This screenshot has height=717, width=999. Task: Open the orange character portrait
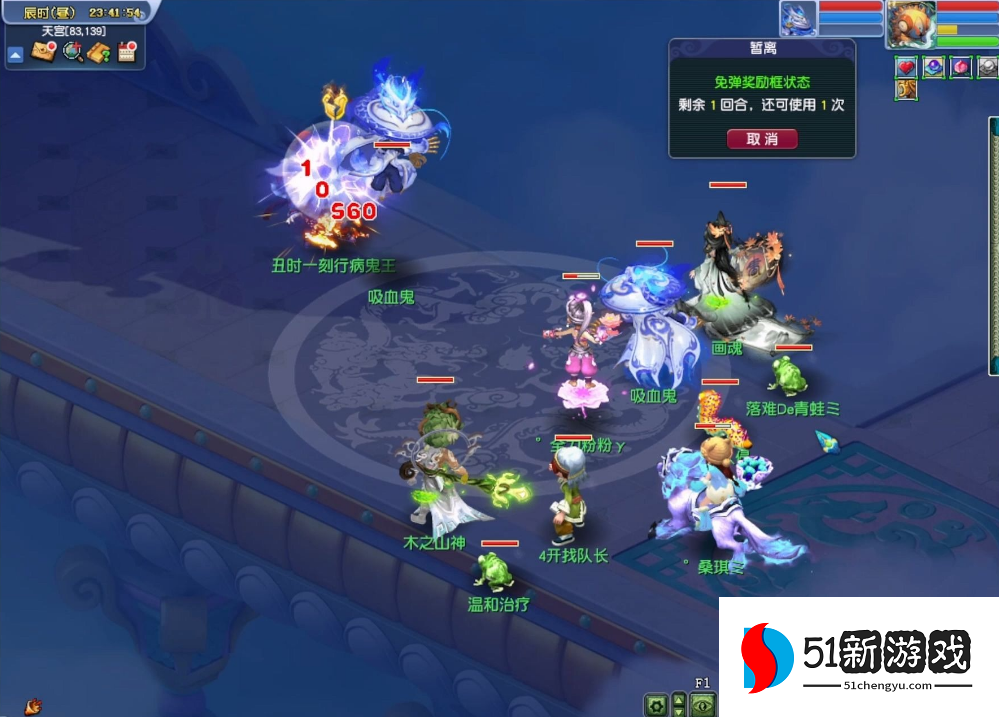click(x=908, y=22)
